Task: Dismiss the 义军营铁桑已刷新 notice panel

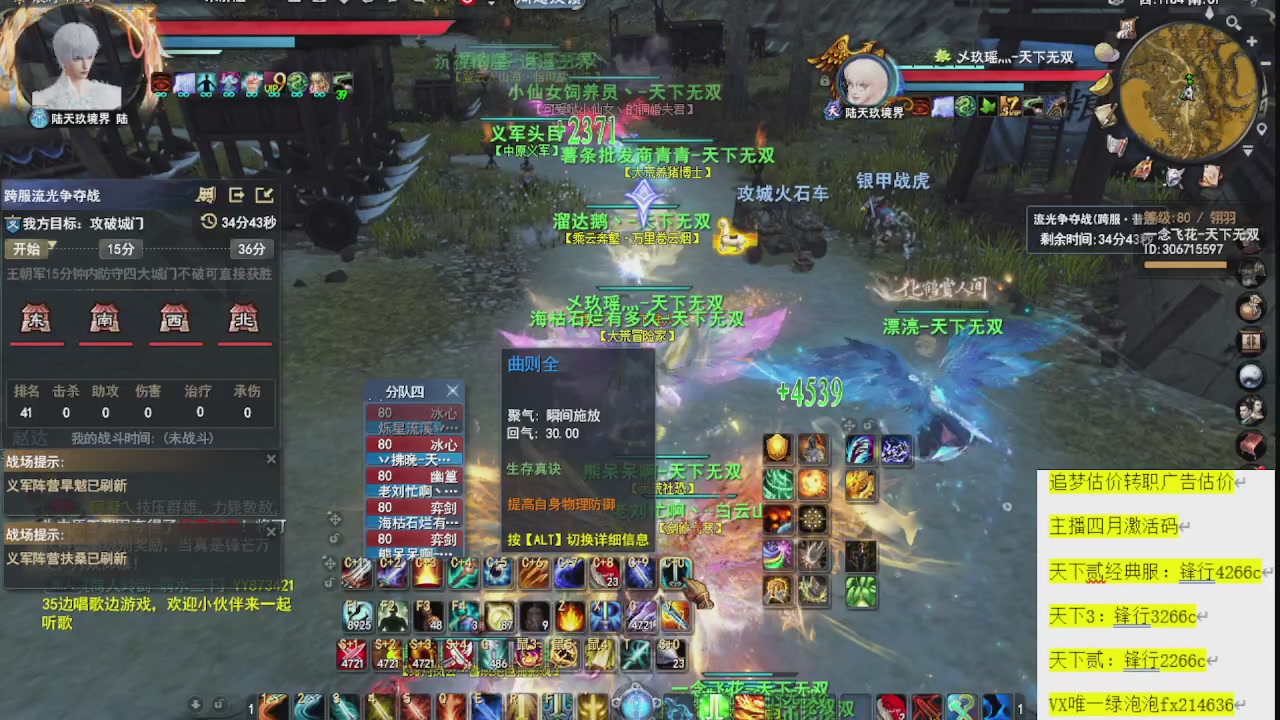Action: coord(271,532)
